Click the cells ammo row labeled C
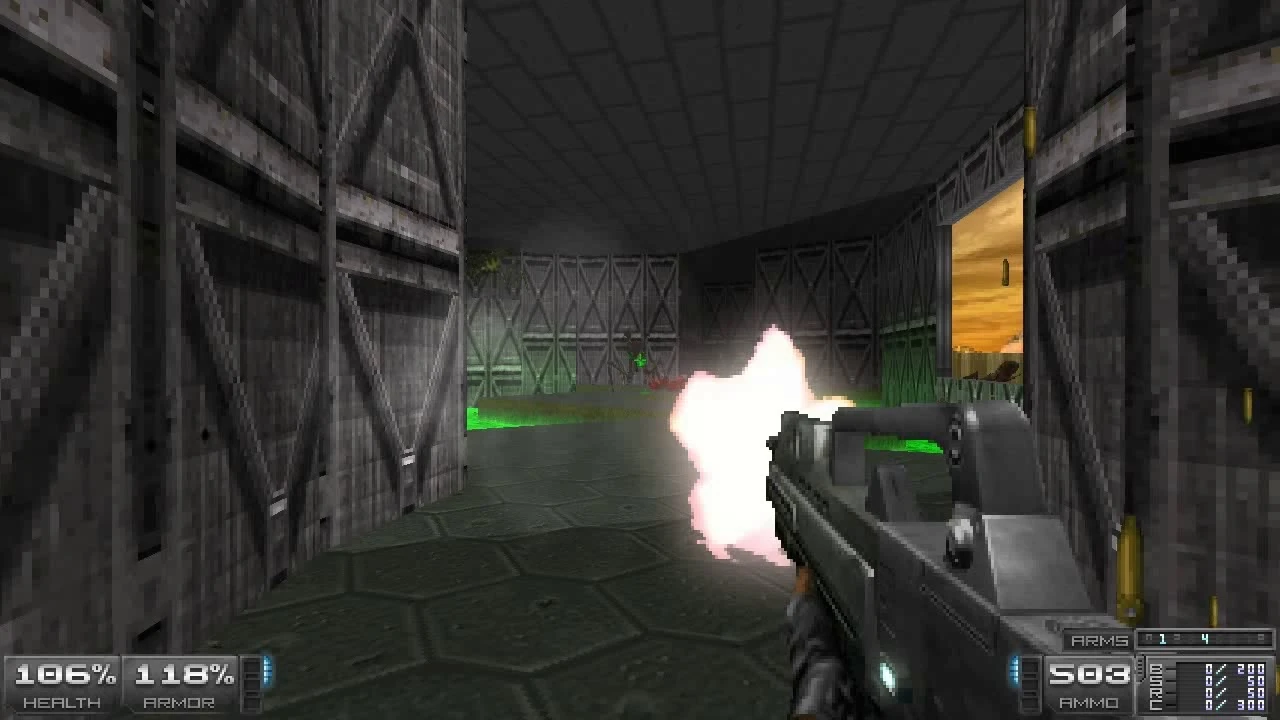The width and height of the screenshot is (1280, 720). point(1154,704)
